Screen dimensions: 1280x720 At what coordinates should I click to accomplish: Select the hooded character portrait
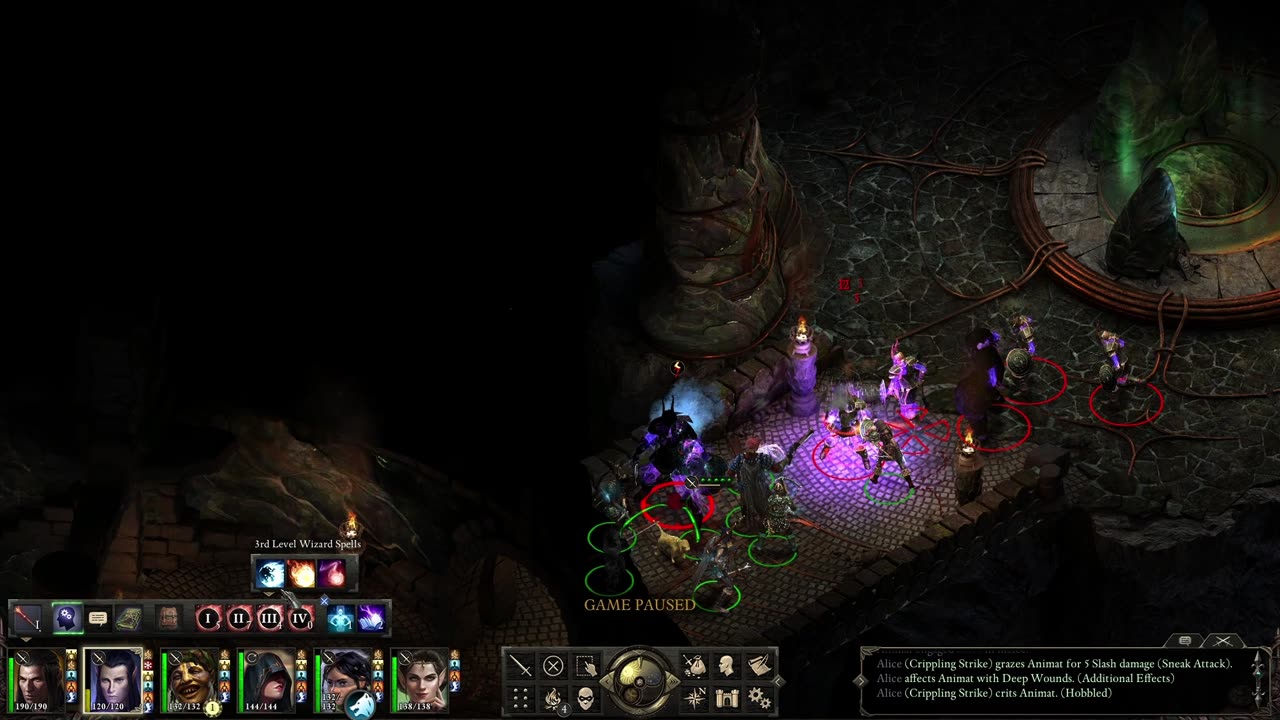pos(267,680)
